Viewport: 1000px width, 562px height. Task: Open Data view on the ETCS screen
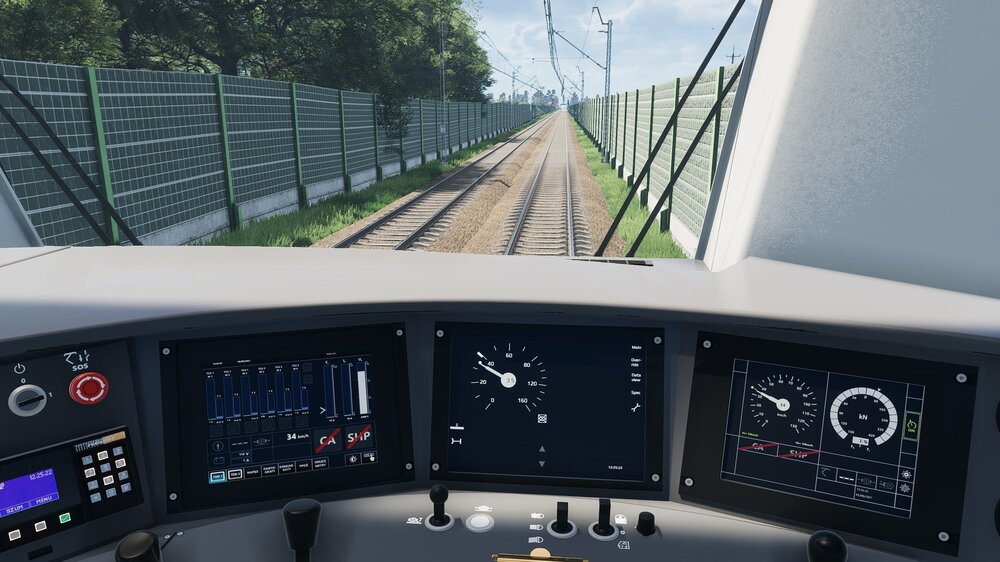click(x=636, y=378)
